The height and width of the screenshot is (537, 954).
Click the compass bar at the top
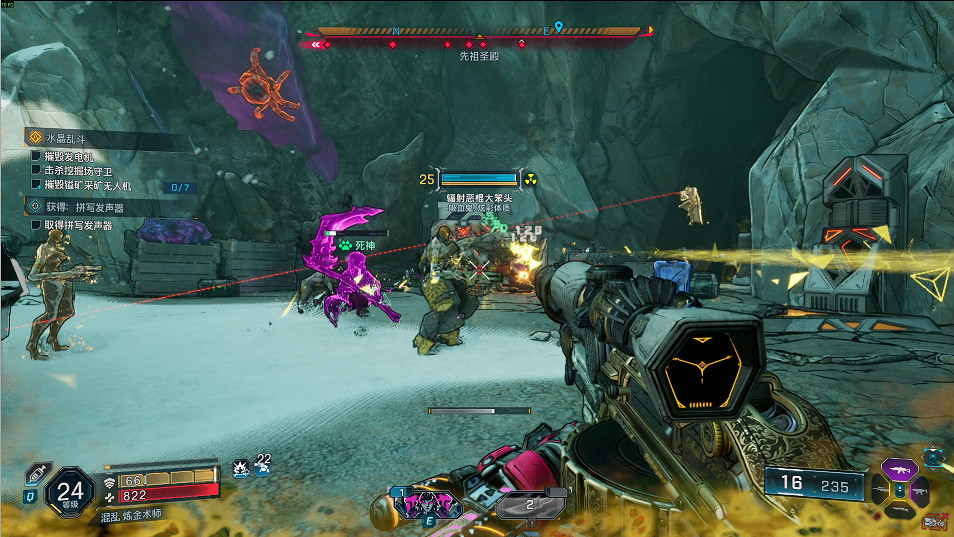click(478, 32)
